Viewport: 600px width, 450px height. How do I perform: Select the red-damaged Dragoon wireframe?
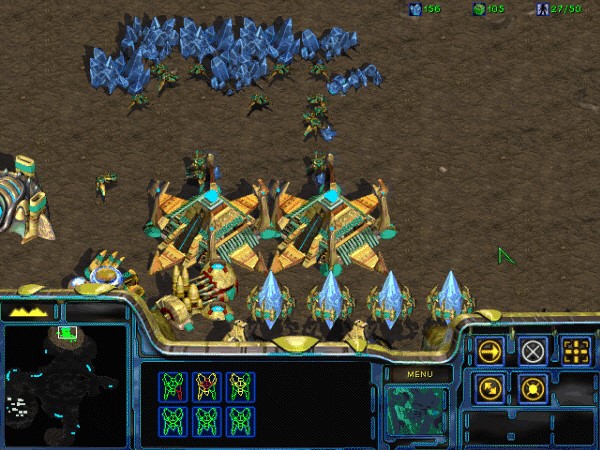pos(206,386)
